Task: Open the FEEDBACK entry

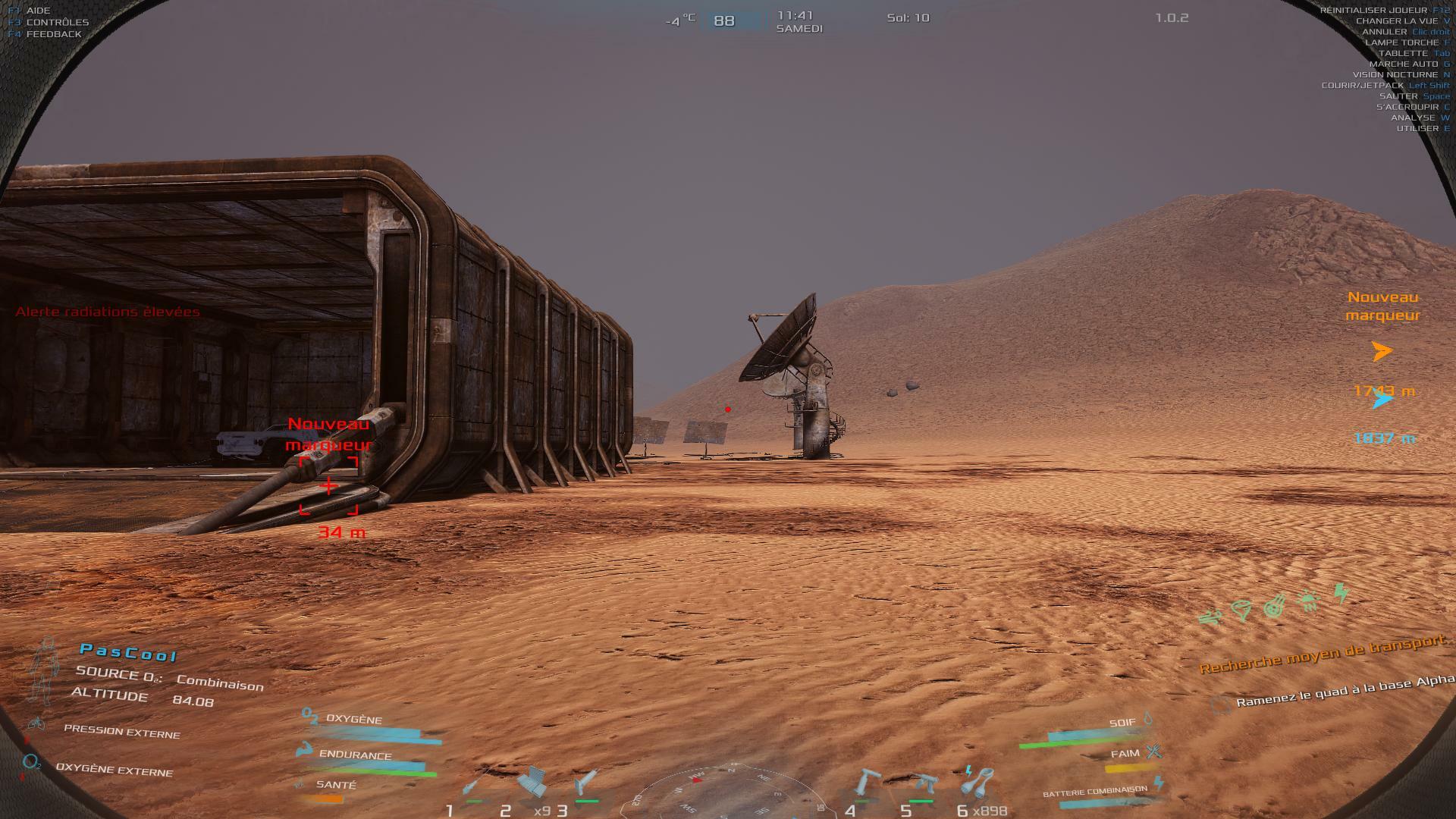Action: click(53, 34)
